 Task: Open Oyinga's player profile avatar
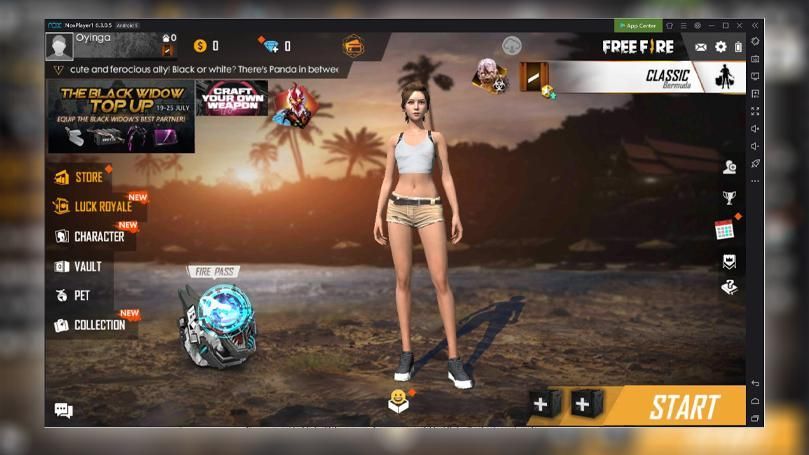coord(59,46)
